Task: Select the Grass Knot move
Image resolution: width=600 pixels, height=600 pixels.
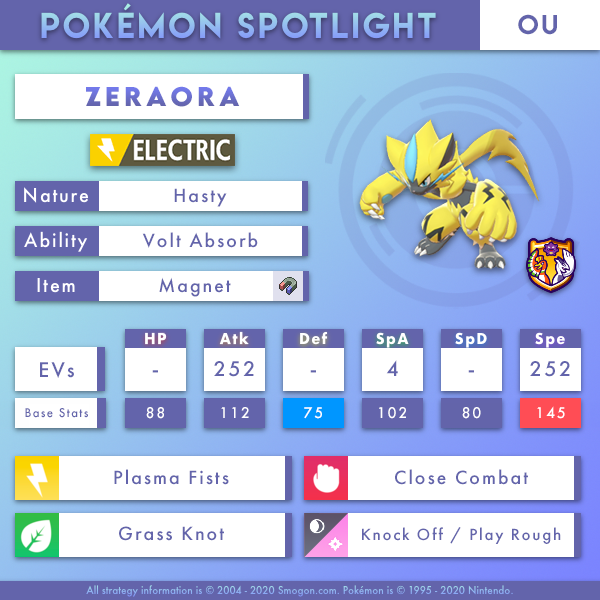Action: tap(170, 534)
